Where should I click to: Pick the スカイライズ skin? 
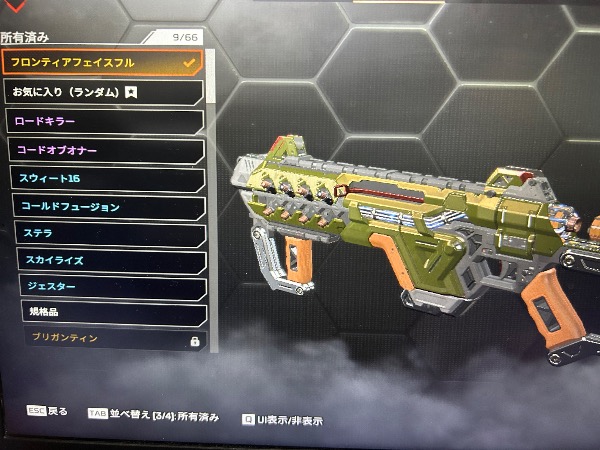(111, 261)
